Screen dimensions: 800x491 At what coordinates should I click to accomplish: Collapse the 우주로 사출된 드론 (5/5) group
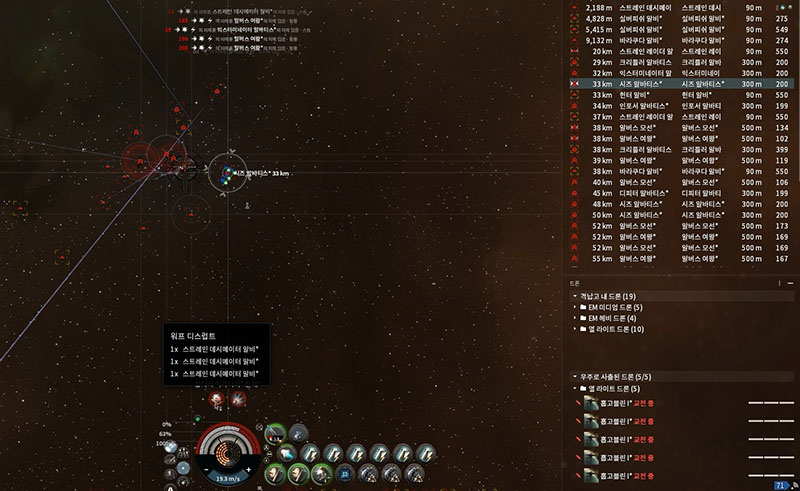[x=574, y=376]
